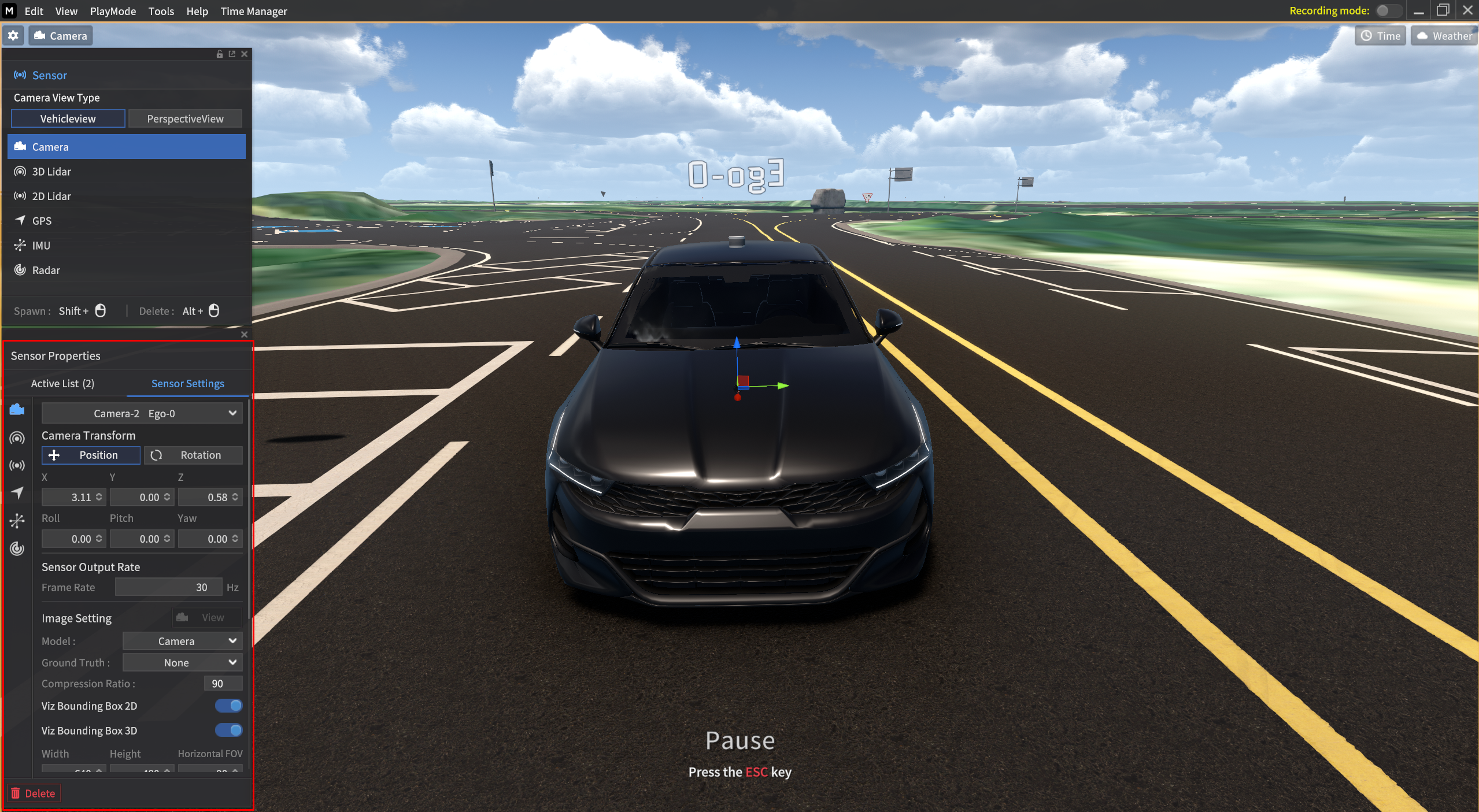Select the IMU sensor in the sensor list

click(40, 245)
